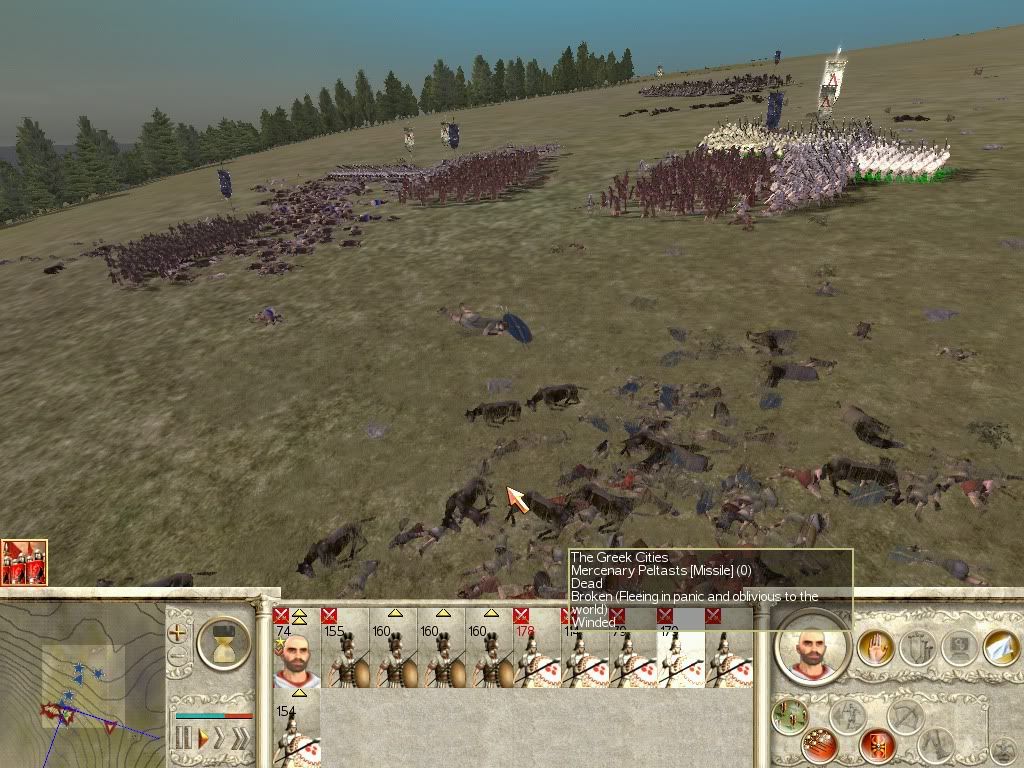The image size is (1024, 768).
Task: Click the reinforcement unit icon above the minimap
Action: pos(24,563)
